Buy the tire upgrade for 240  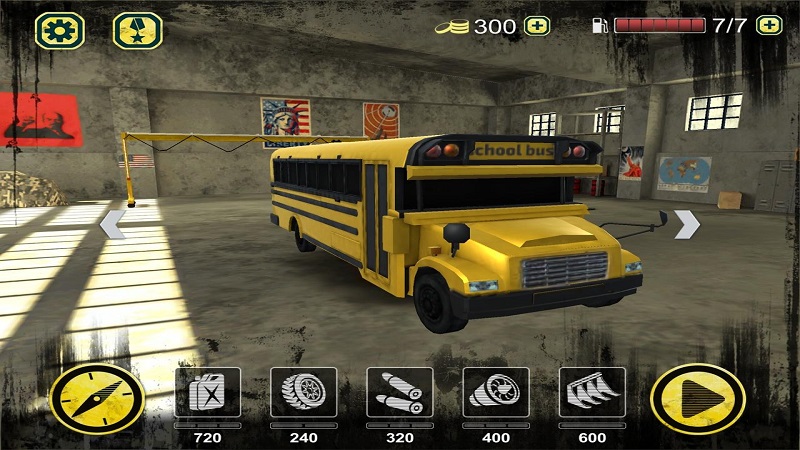[303, 392]
